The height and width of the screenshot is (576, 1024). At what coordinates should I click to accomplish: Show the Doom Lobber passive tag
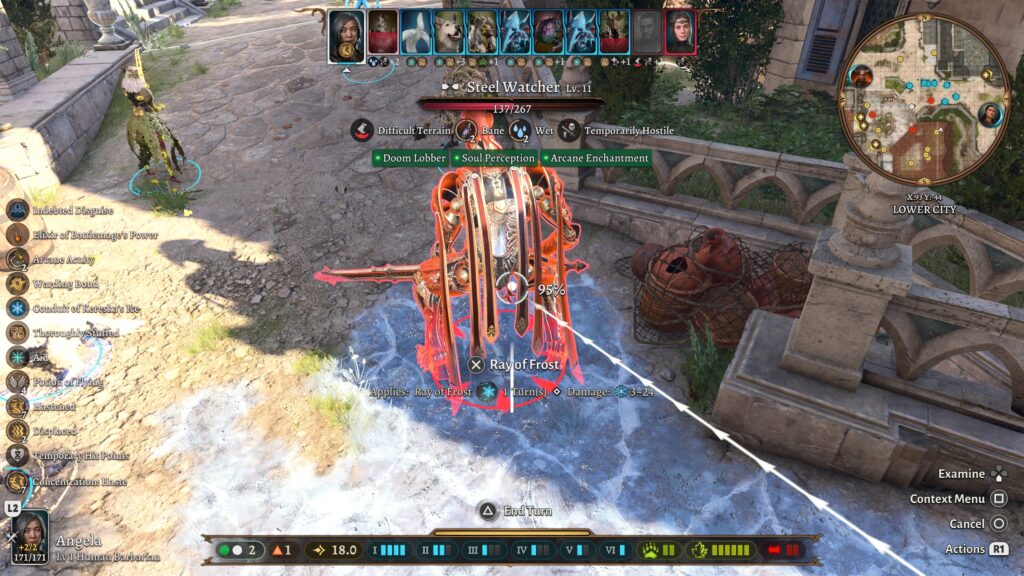click(410, 158)
